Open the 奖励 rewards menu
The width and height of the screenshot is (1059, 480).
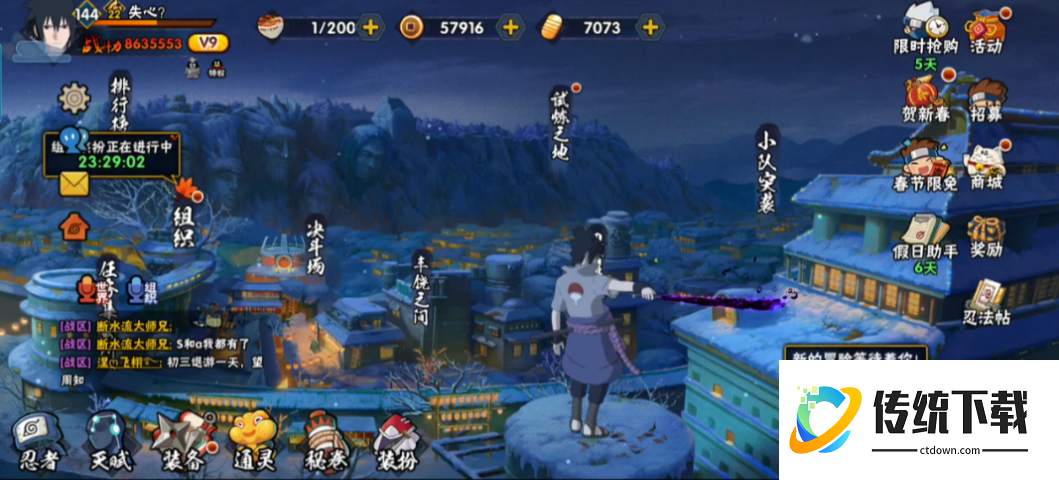tap(987, 235)
